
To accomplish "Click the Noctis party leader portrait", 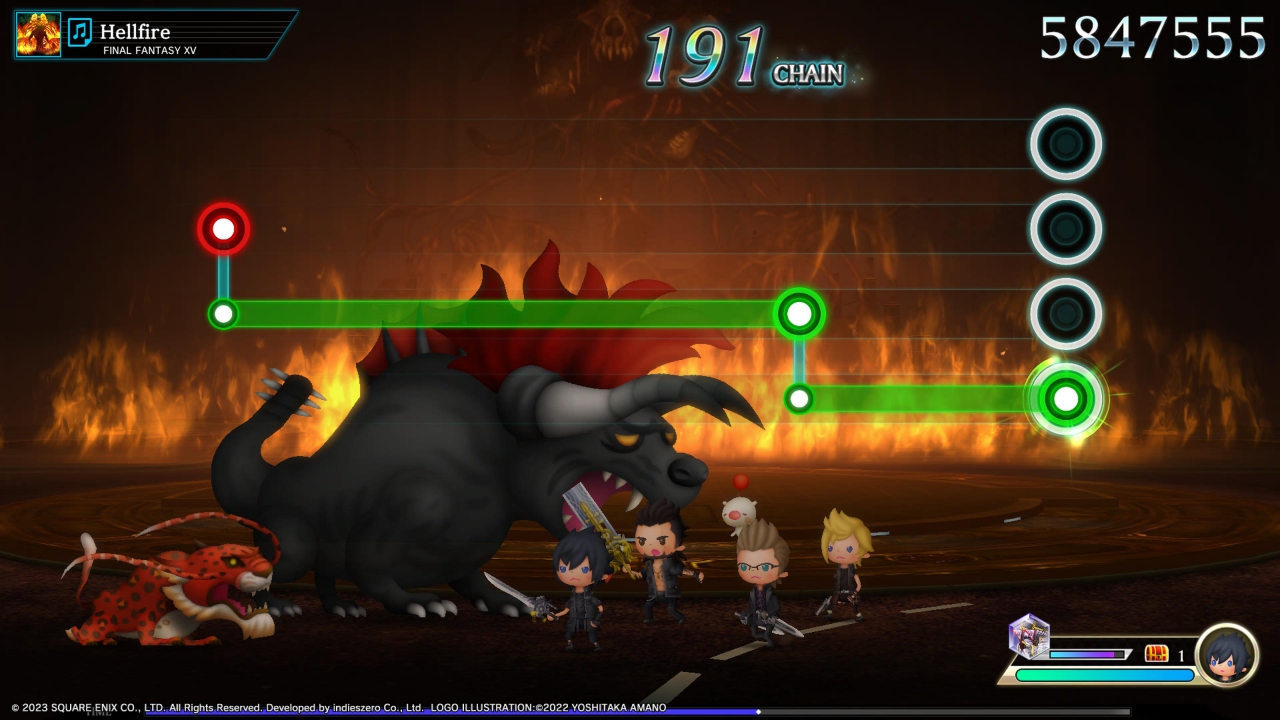I will coord(1227,655).
